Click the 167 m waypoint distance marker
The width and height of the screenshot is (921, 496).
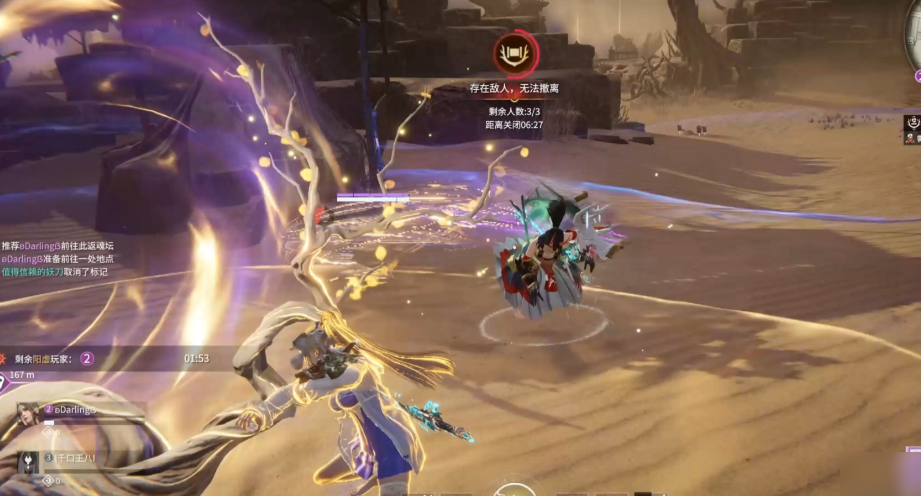tap(22, 375)
